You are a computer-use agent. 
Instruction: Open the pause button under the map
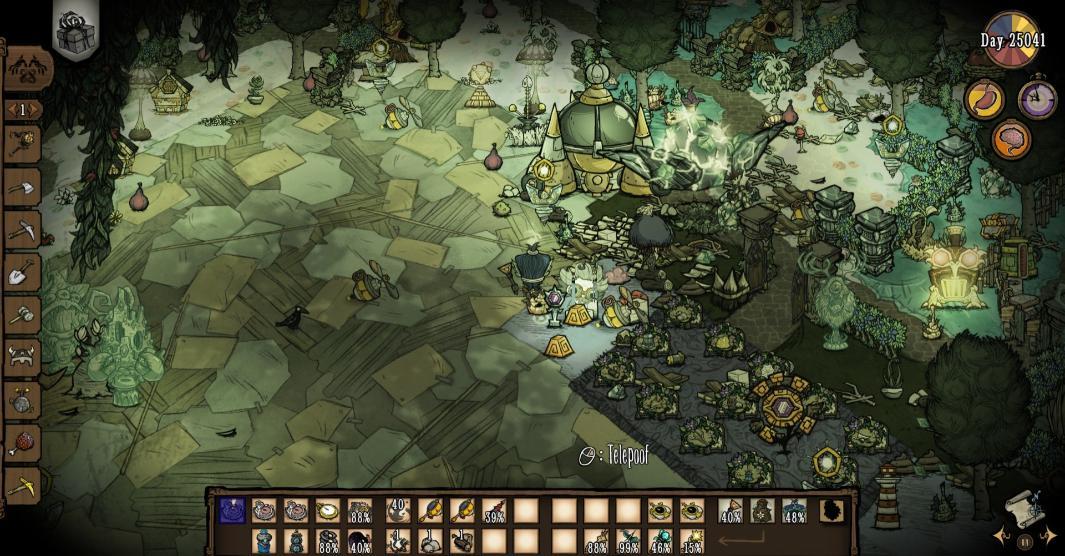point(1024,542)
